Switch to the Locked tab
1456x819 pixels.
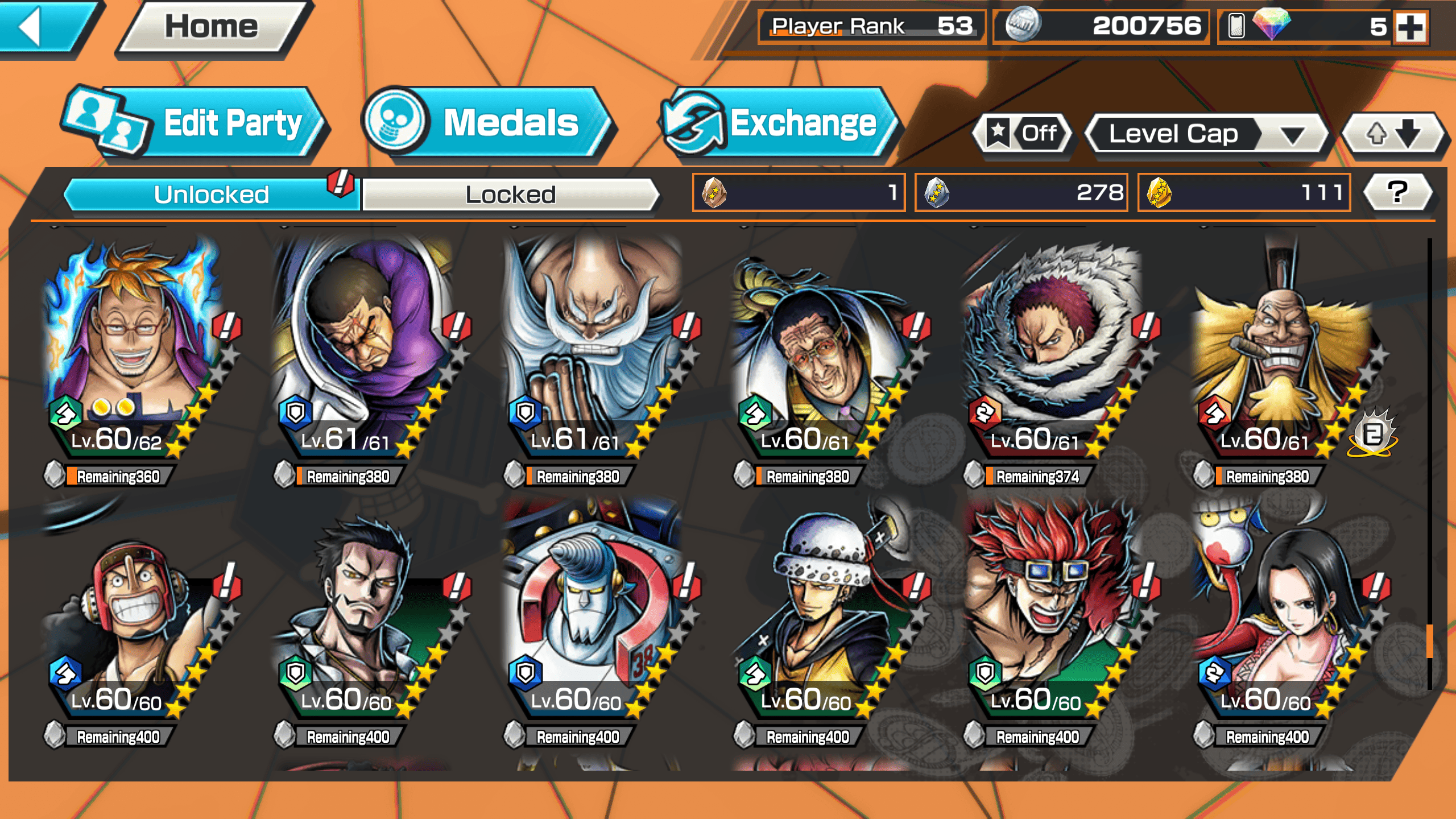pyautogui.click(x=510, y=195)
